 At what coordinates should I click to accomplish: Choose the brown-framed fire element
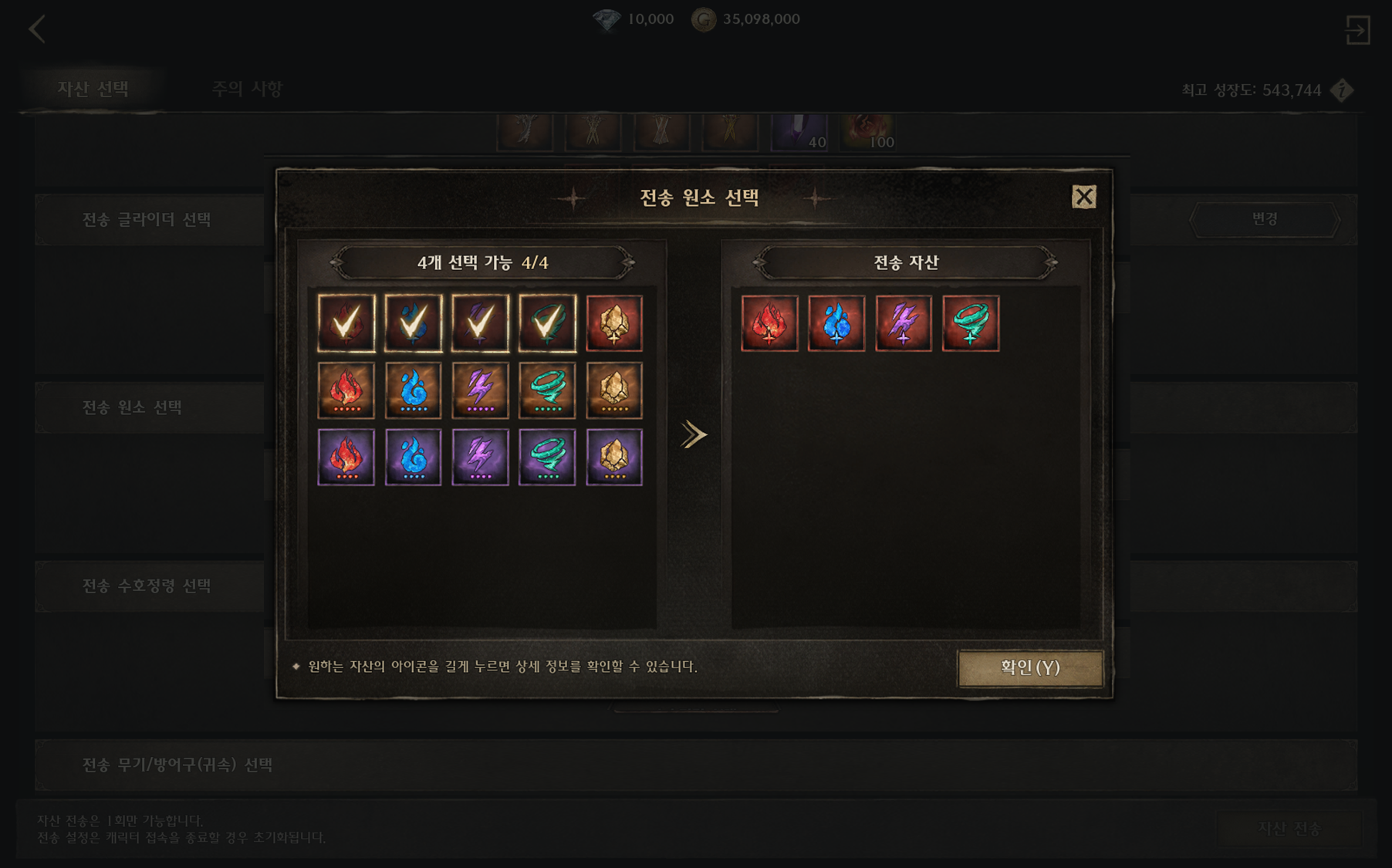tap(346, 390)
